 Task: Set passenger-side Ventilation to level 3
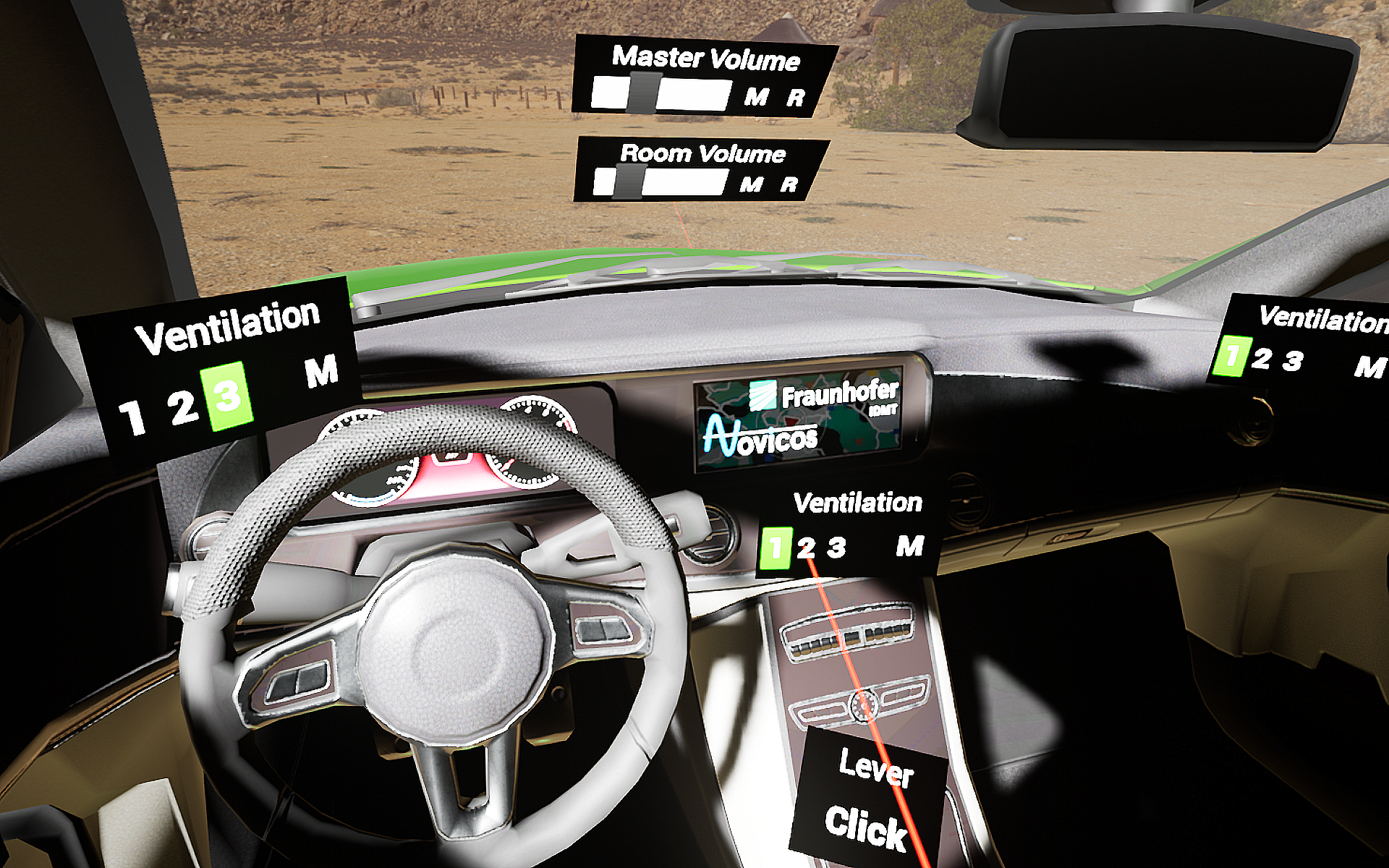tap(1292, 361)
